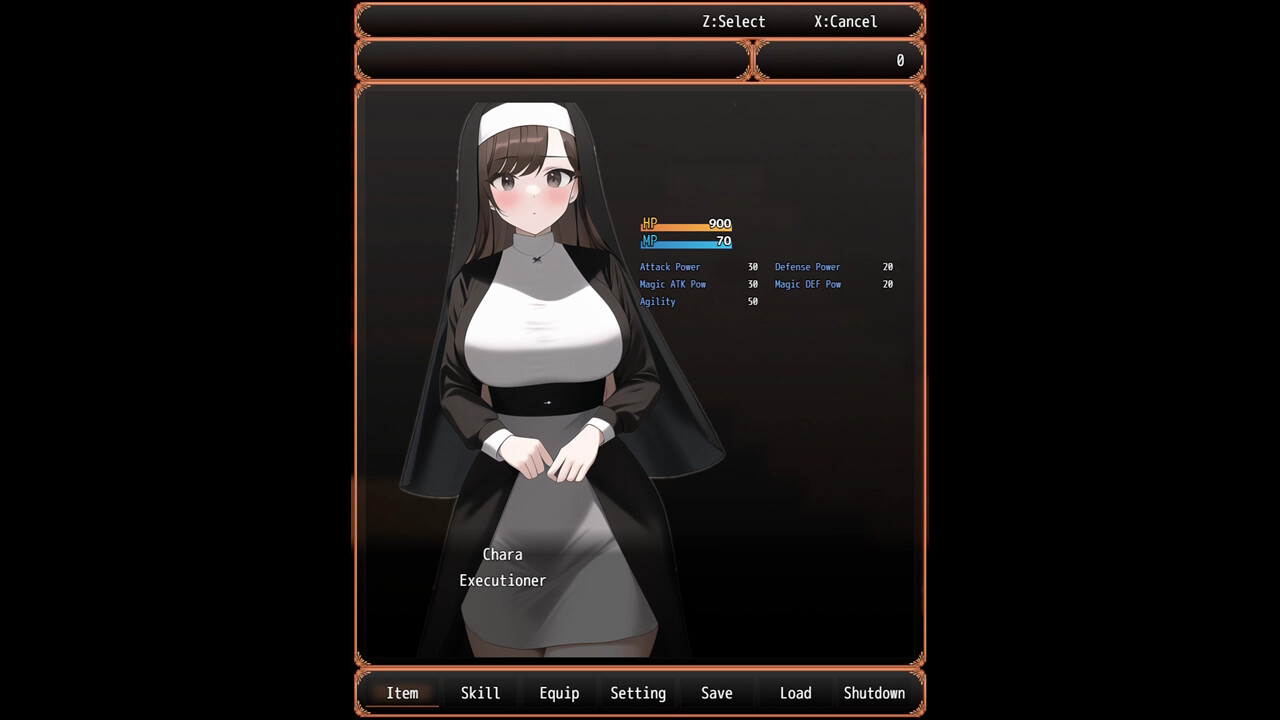This screenshot has height=720, width=1280.
Task: Open the Equip menu
Action: [x=559, y=692]
